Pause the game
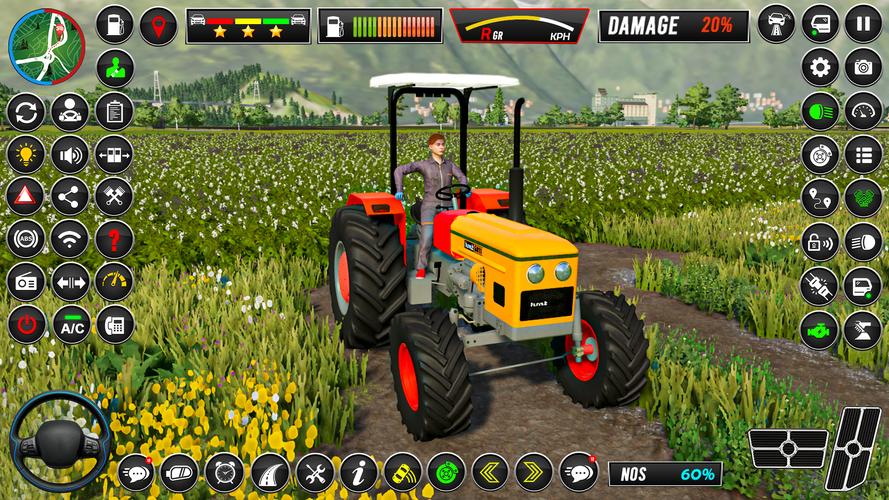 tap(863, 23)
